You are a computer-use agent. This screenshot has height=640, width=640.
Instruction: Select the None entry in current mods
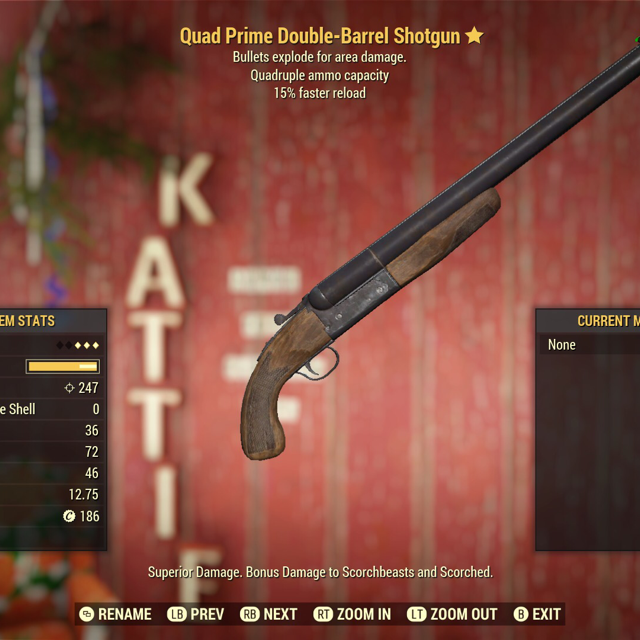point(563,345)
